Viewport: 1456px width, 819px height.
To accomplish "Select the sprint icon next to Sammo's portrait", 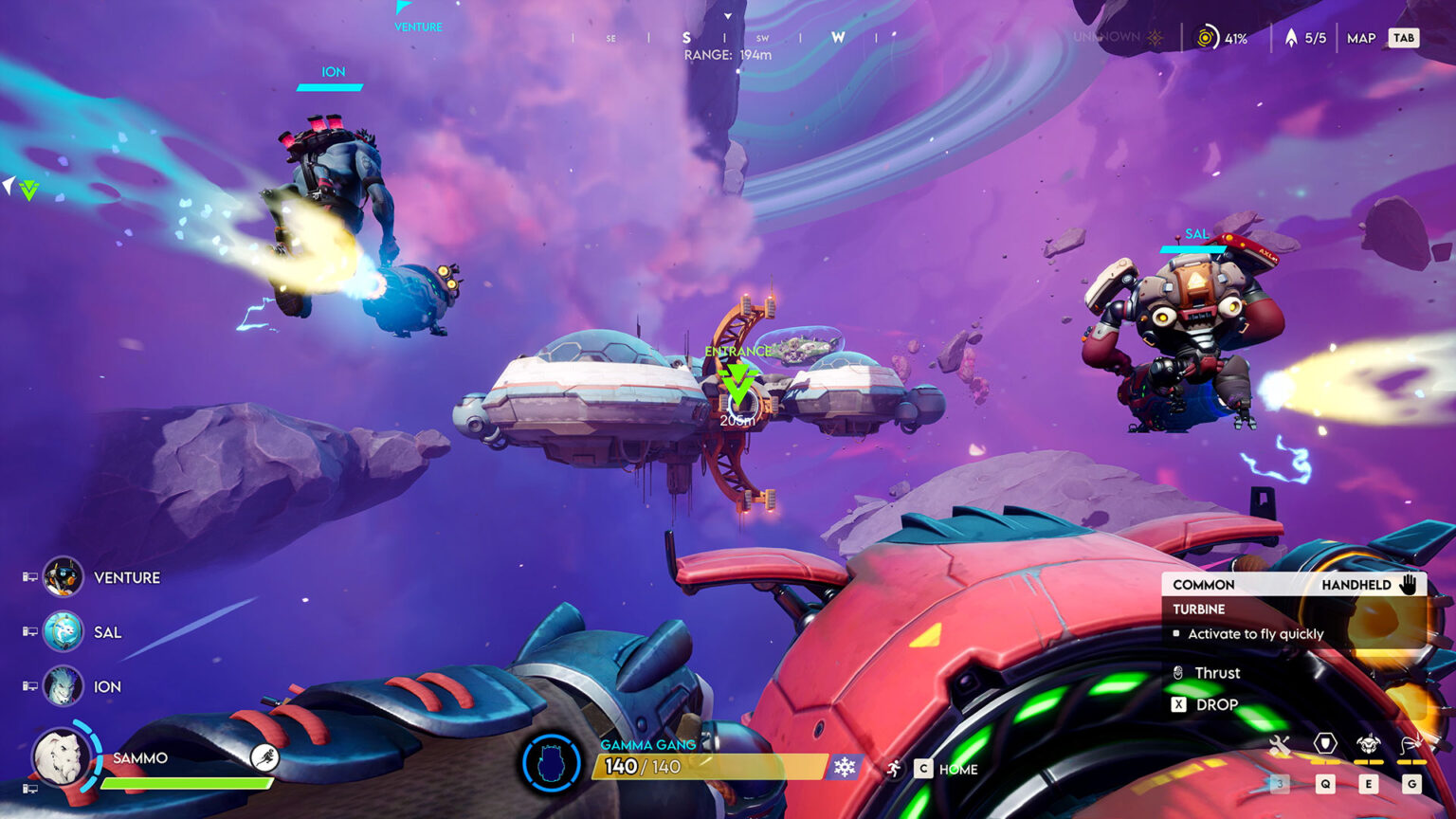I will [263, 757].
